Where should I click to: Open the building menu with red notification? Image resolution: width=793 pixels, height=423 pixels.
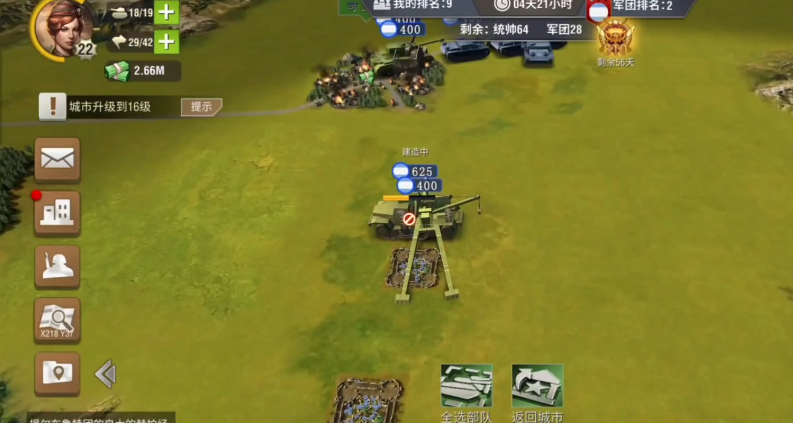tap(57, 212)
